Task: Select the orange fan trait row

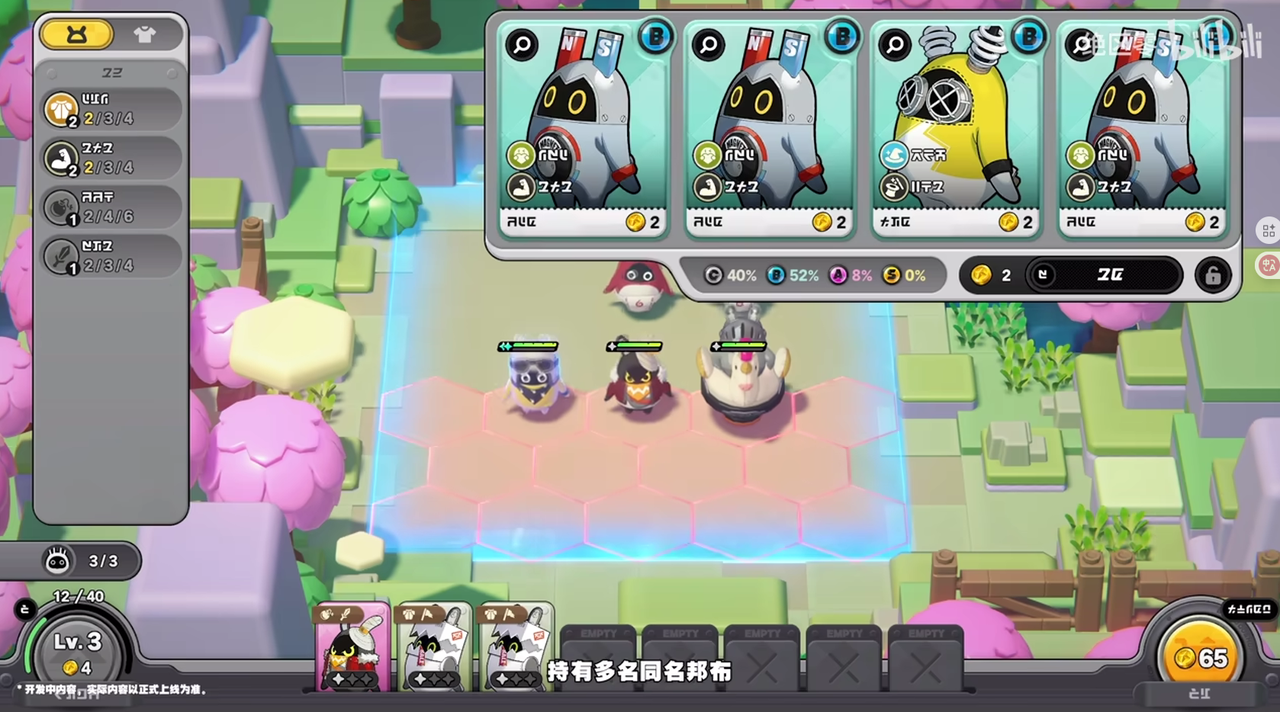Action: 110,110
